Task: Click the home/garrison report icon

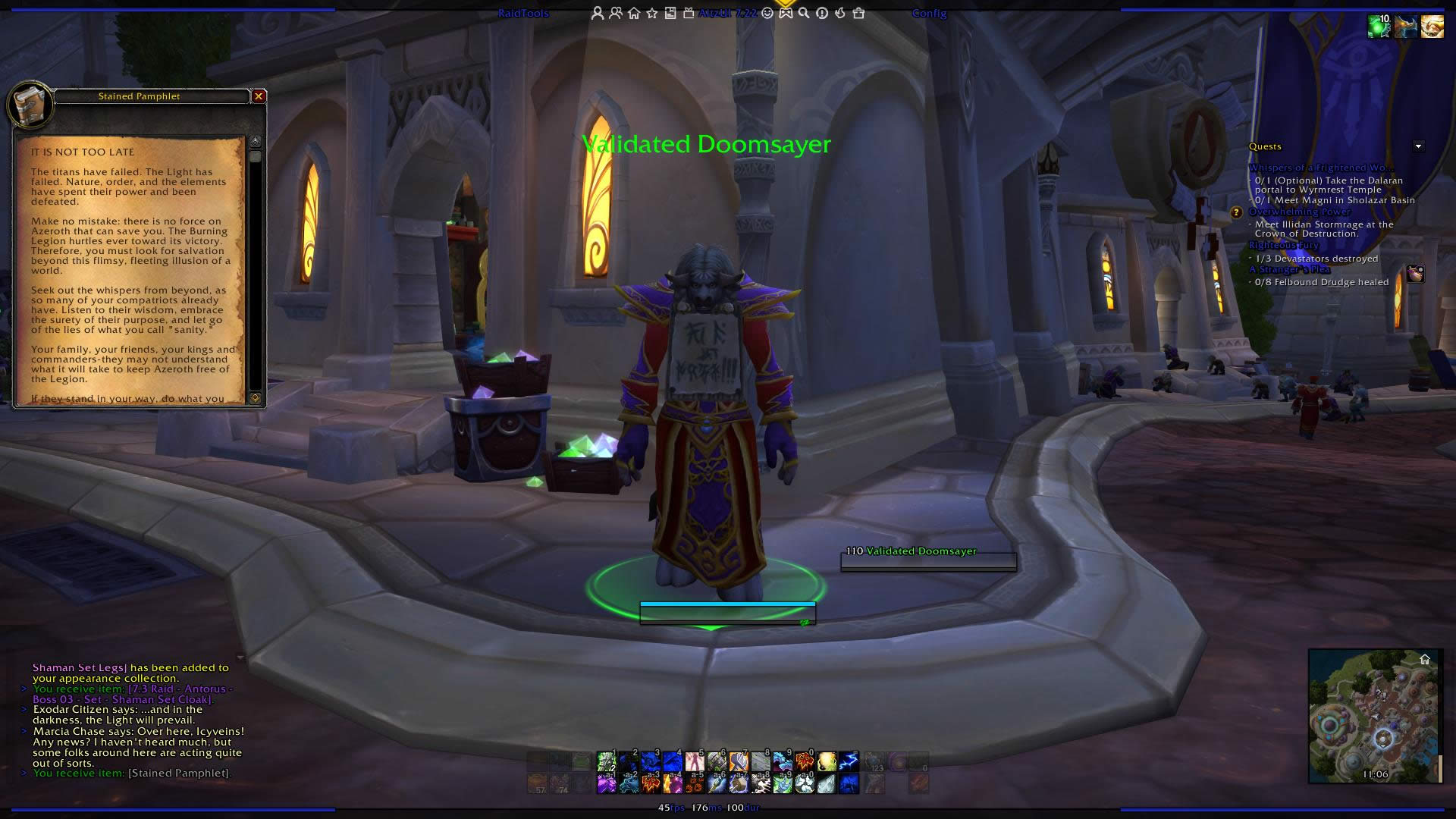Action: click(x=634, y=13)
